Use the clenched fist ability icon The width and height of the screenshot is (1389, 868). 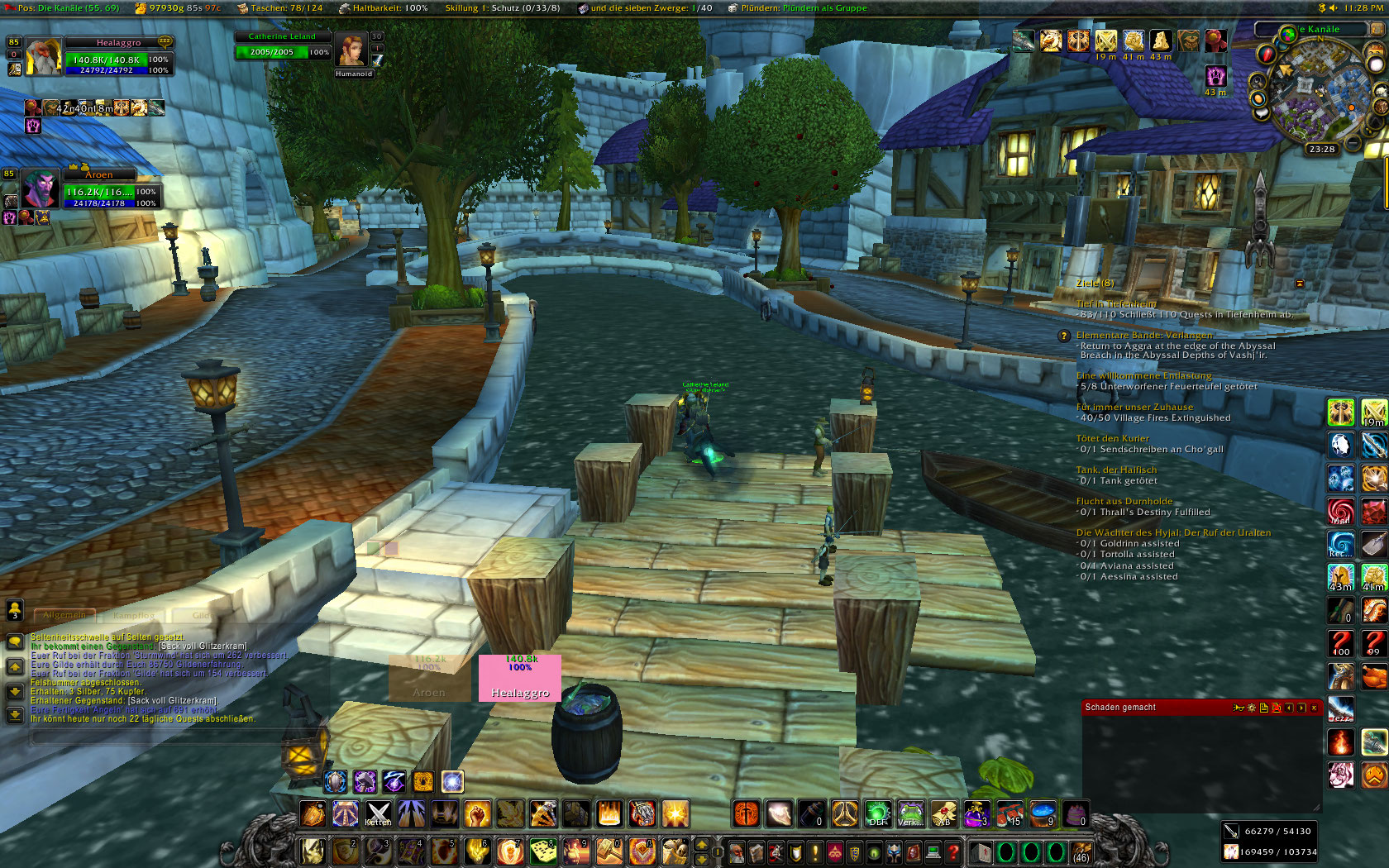(477, 813)
